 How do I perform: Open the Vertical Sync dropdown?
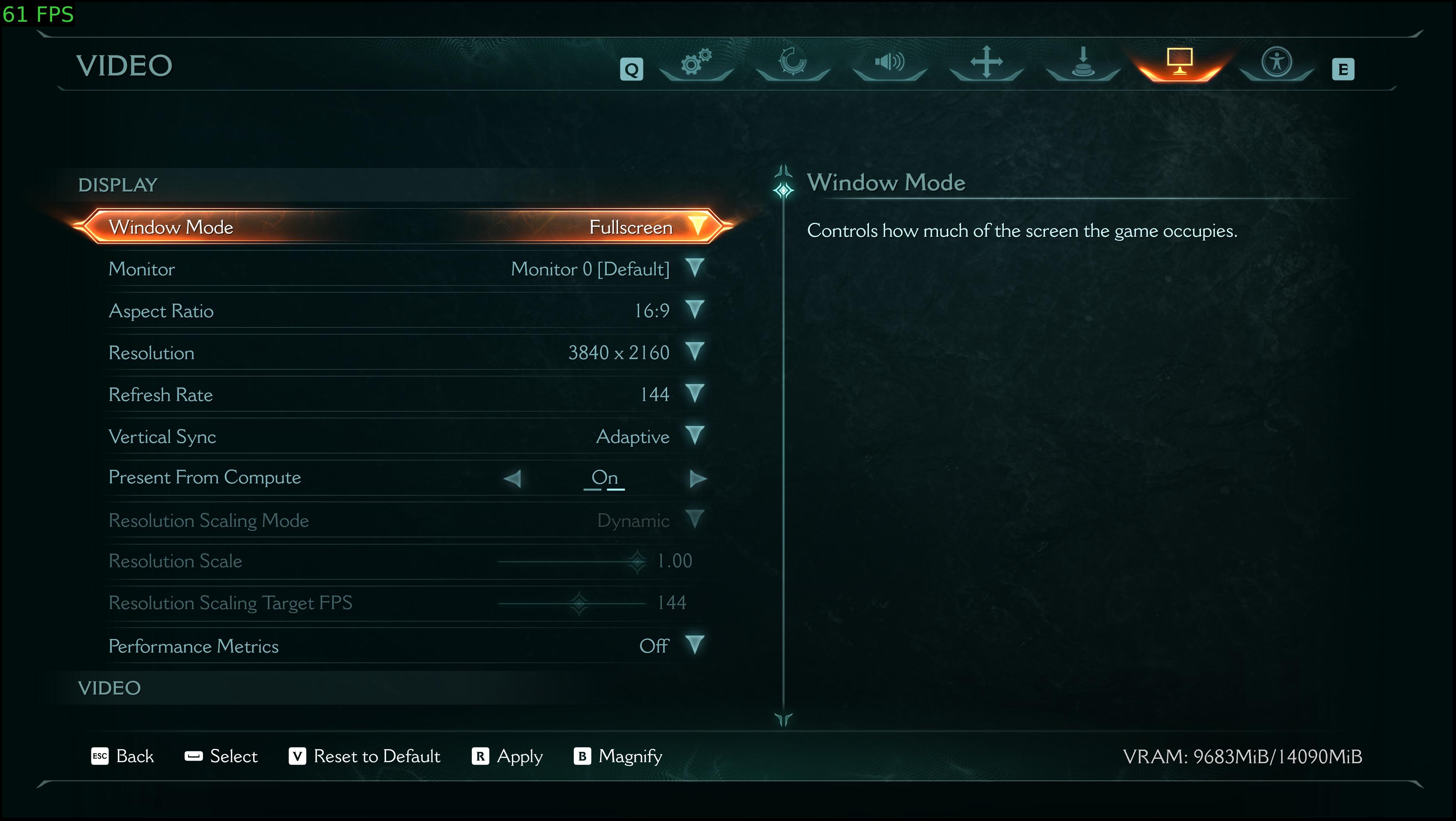pyautogui.click(x=695, y=436)
